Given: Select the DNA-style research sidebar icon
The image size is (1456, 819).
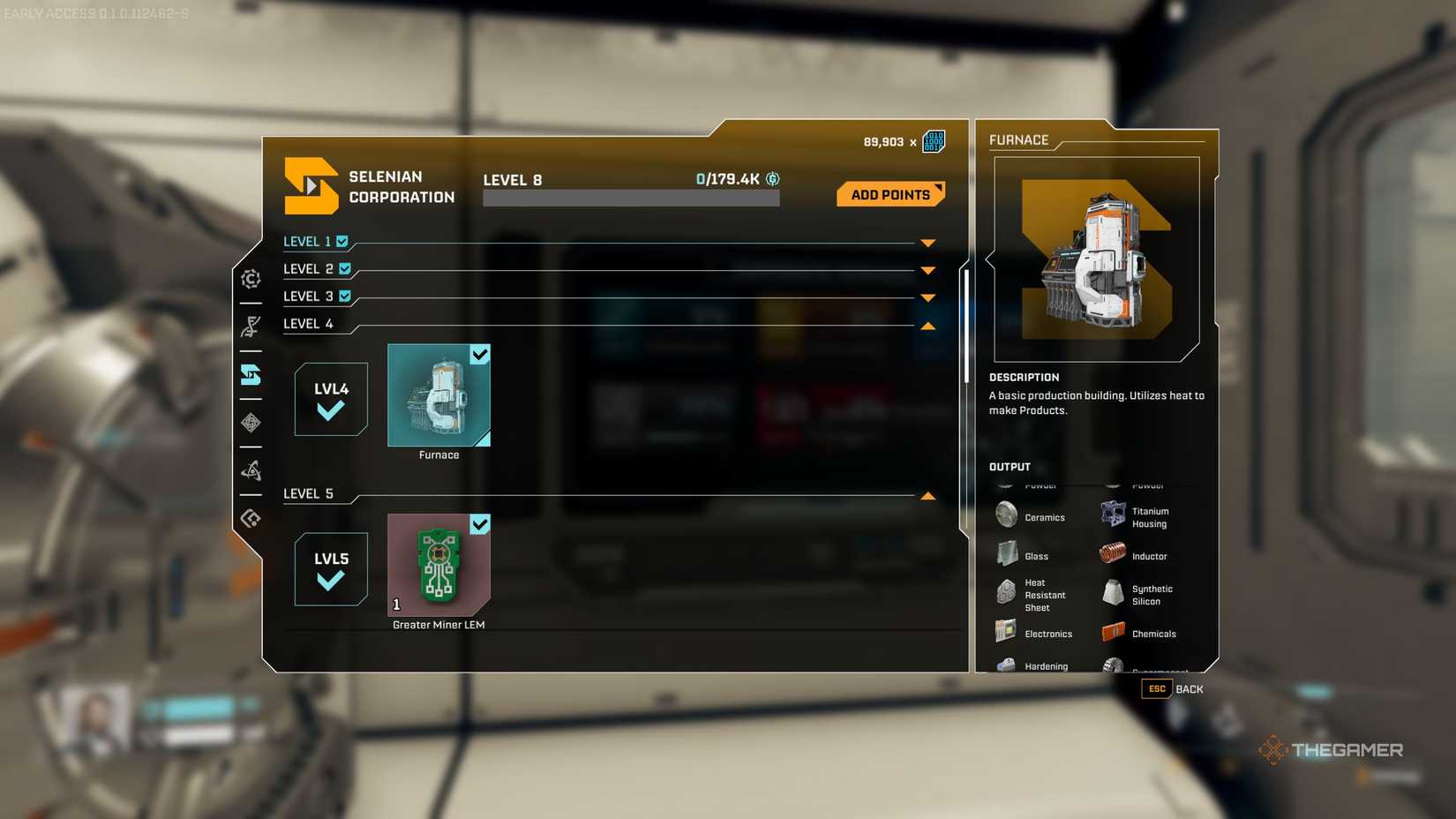Looking at the screenshot, I should click(251, 326).
